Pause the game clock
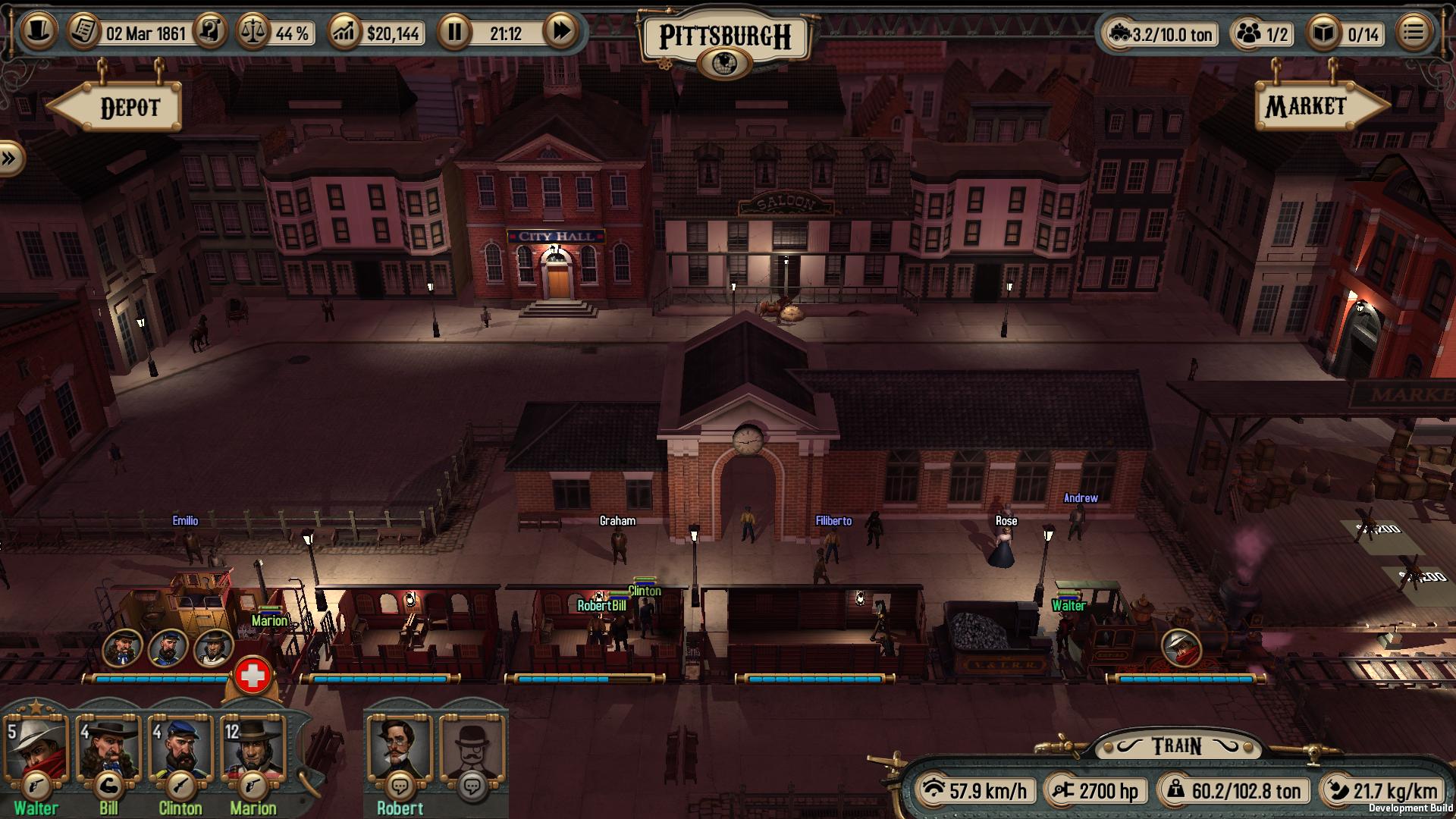This screenshot has height=819, width=1456. [454, 33]
